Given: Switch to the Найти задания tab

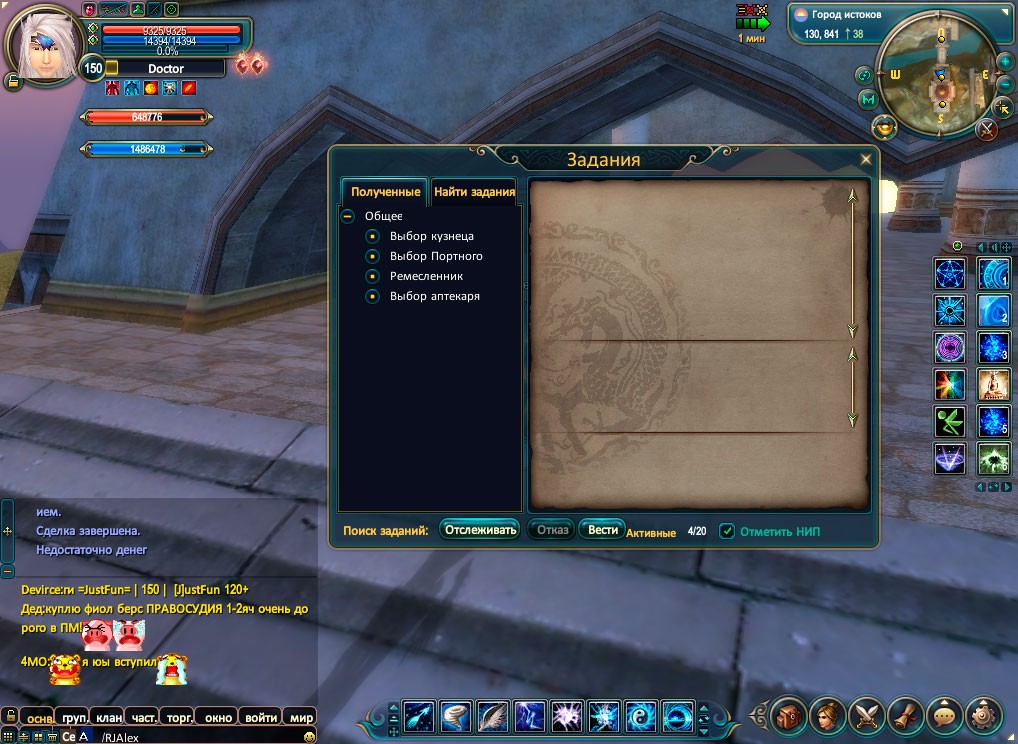Looking at the screenshot, I should [474, 192].
